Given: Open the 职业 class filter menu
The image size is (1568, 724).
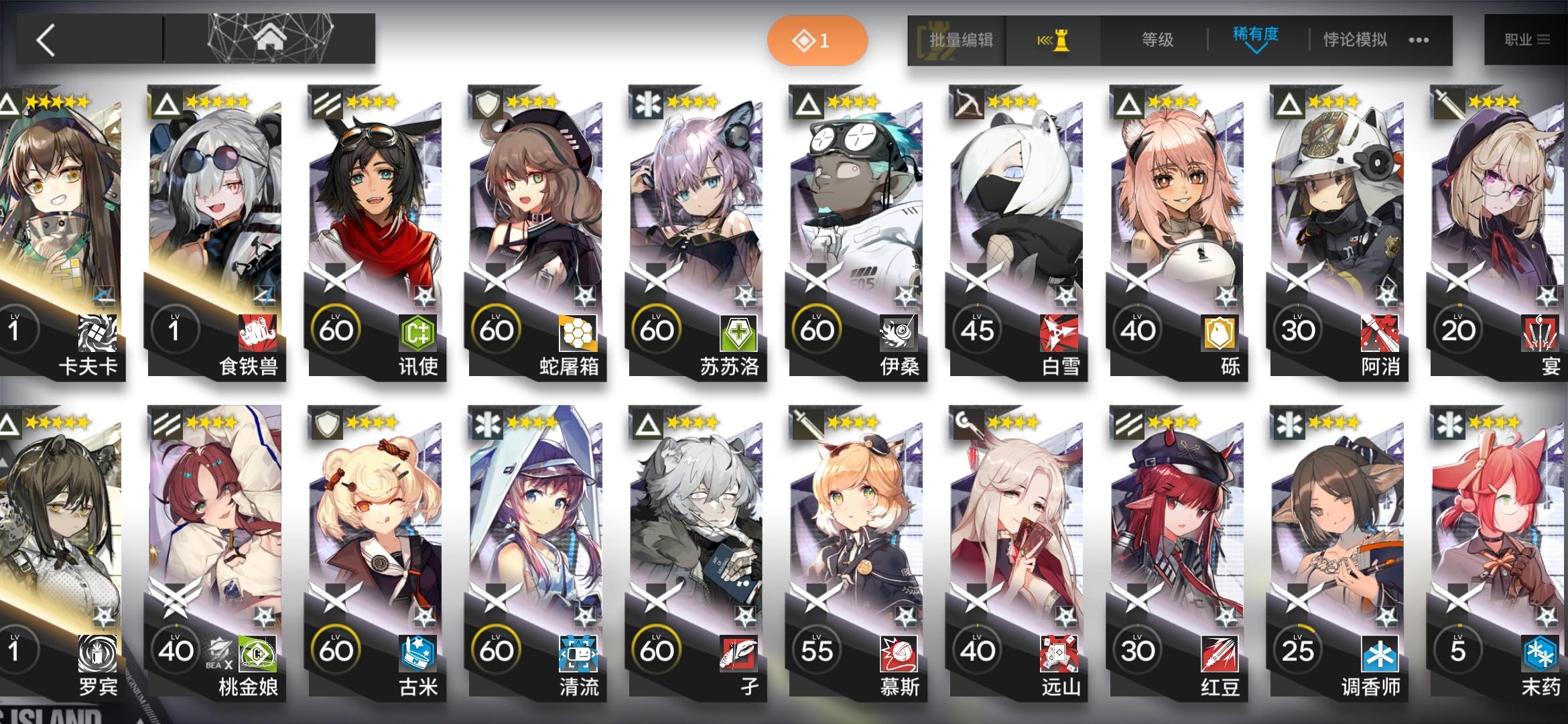Looking at the screenshot, I should 1527,40.
